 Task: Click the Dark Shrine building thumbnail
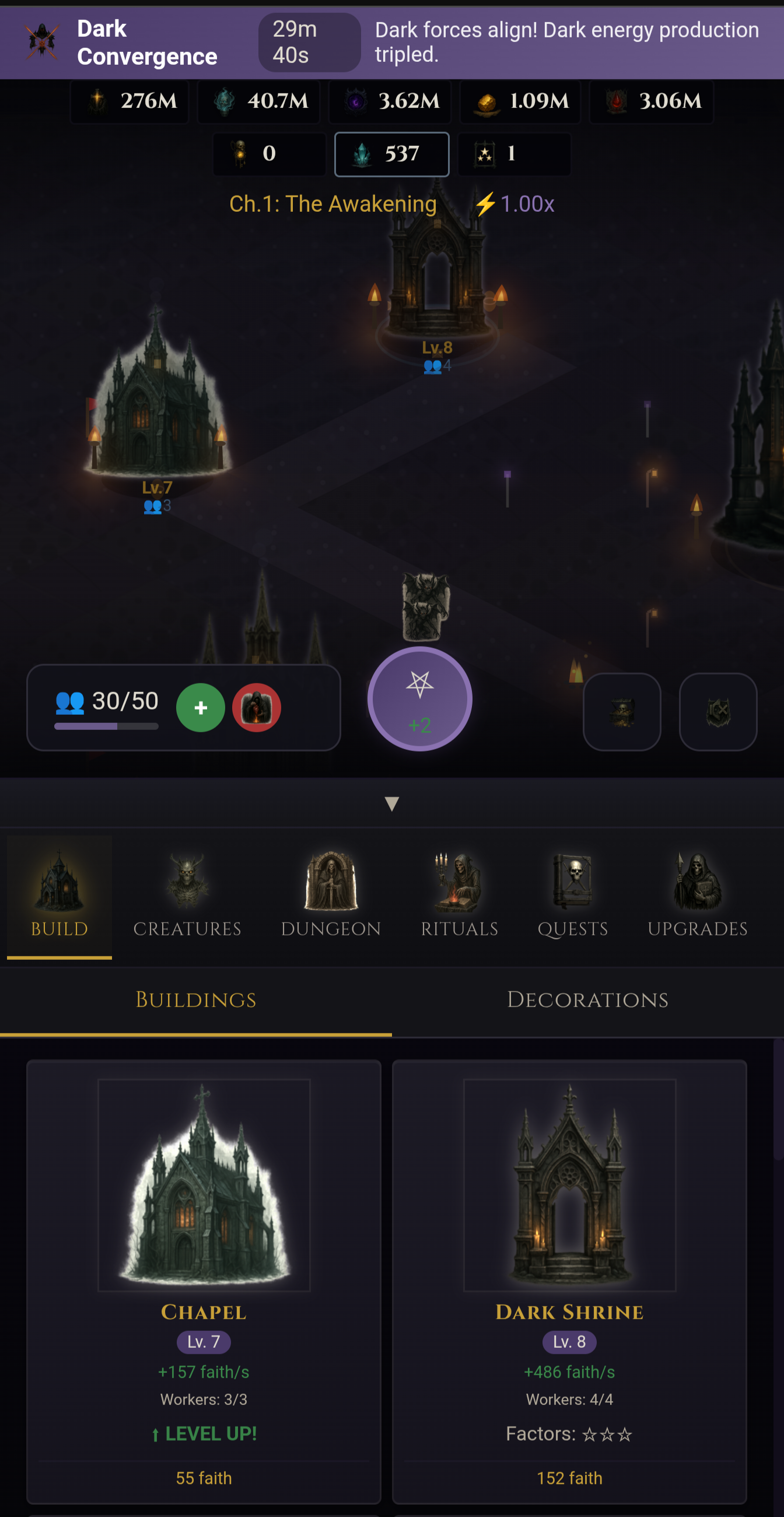pyautogui.click(x=569, y=1184)
